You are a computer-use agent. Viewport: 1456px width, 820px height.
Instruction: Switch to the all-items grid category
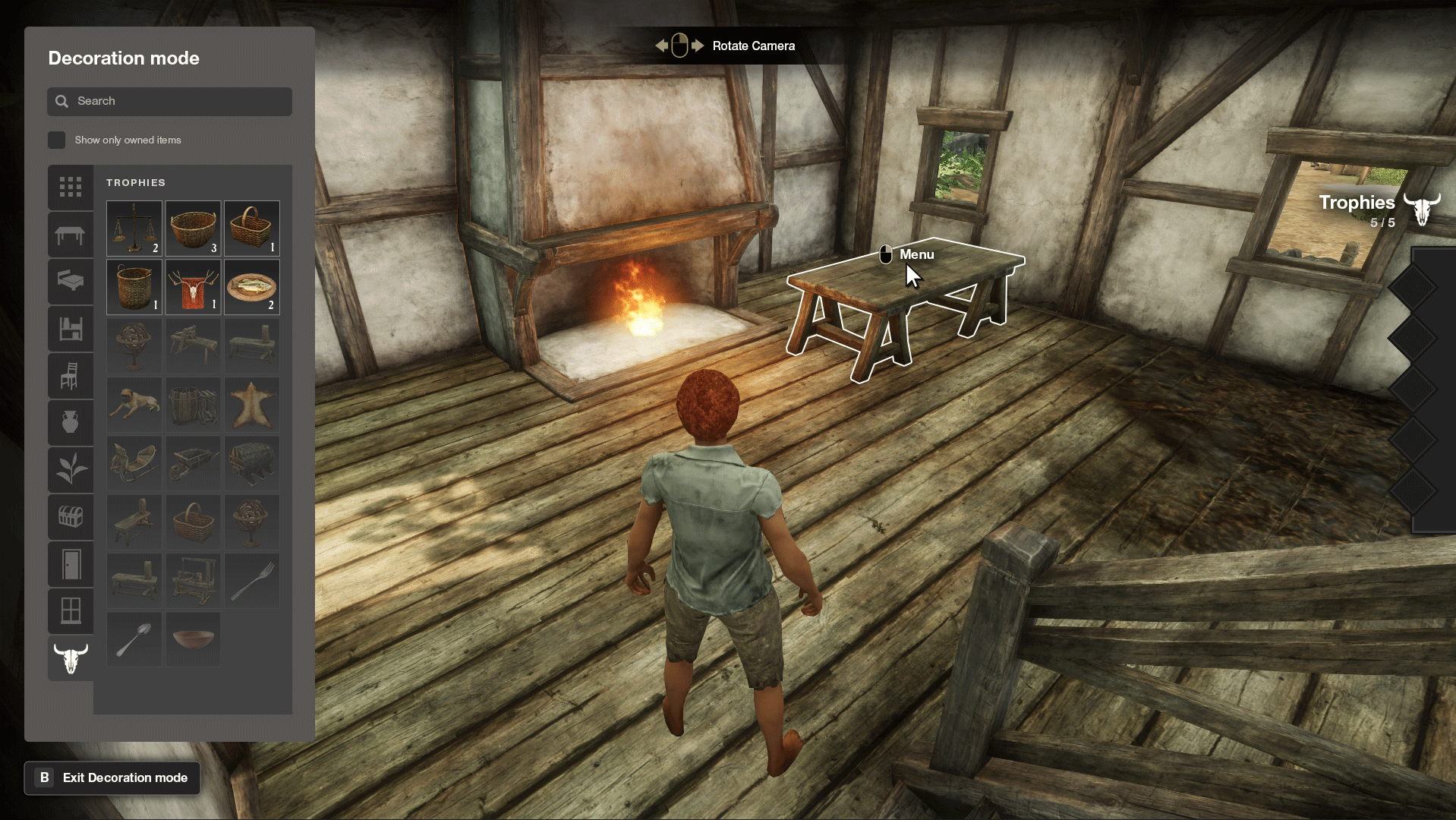point(71,187)
